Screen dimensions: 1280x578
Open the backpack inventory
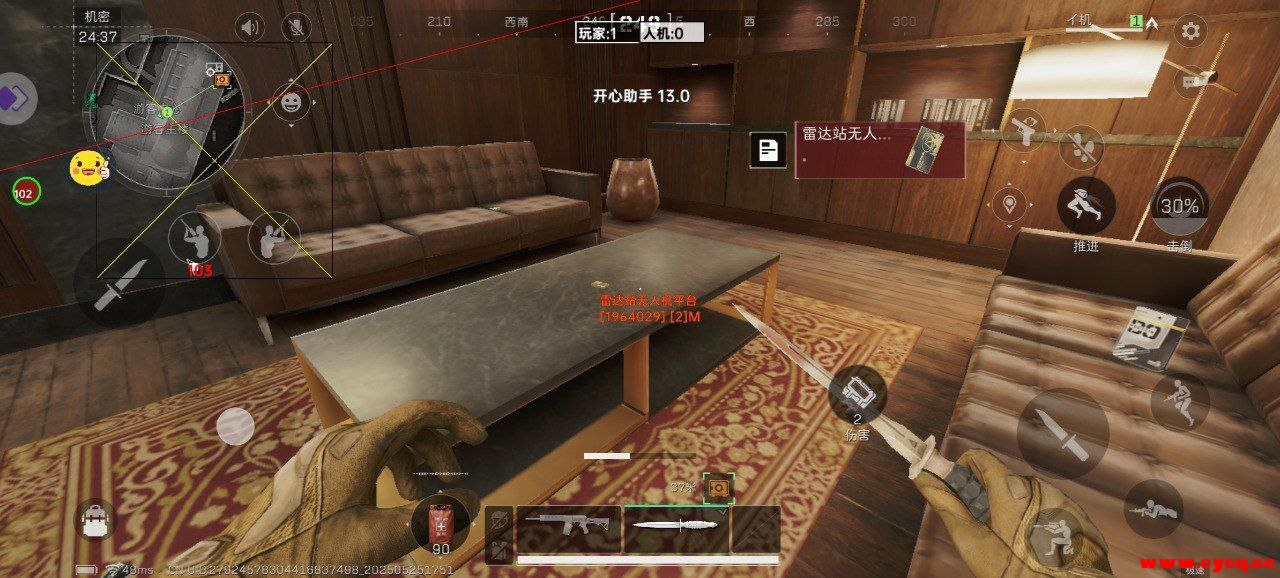(96, 519)
